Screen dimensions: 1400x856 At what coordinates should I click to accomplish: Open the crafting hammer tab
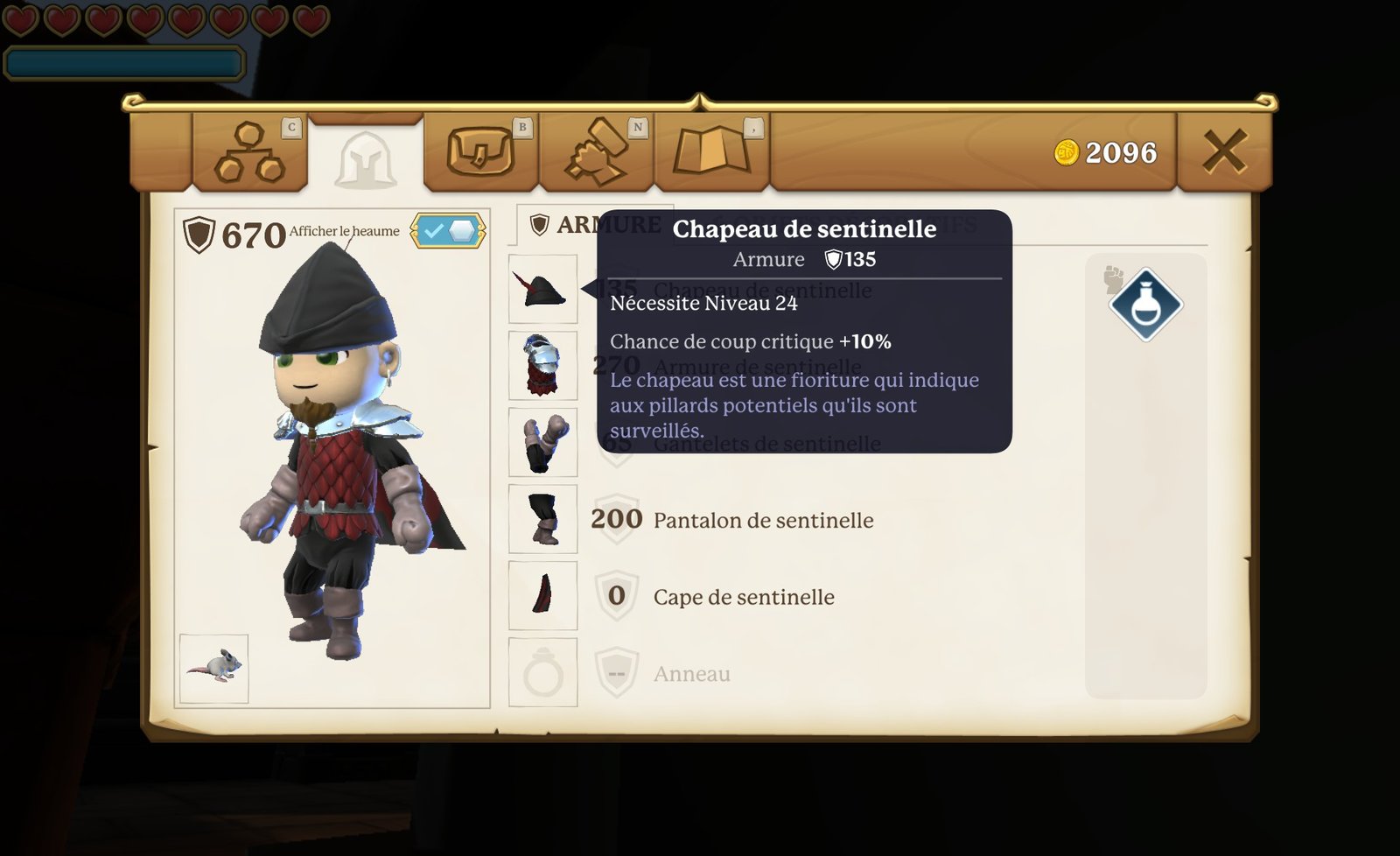596,152
